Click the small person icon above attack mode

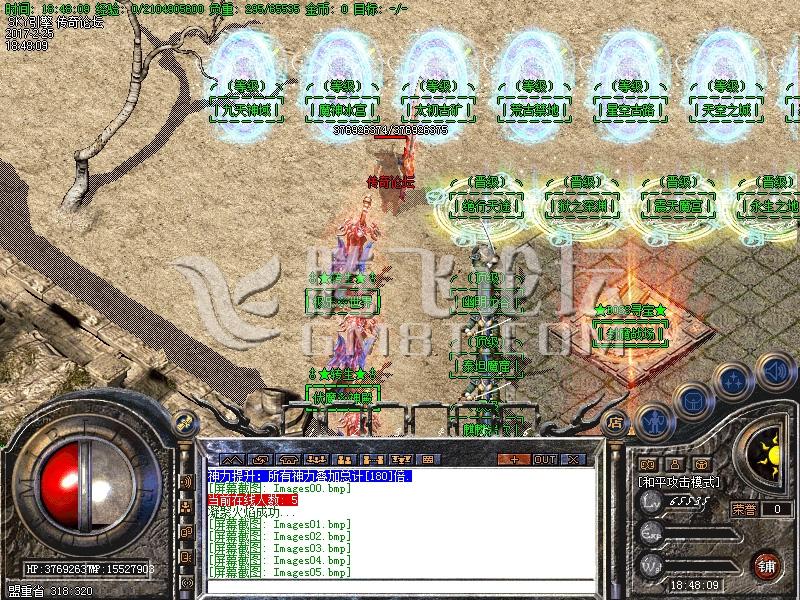(x=675, y=464)
